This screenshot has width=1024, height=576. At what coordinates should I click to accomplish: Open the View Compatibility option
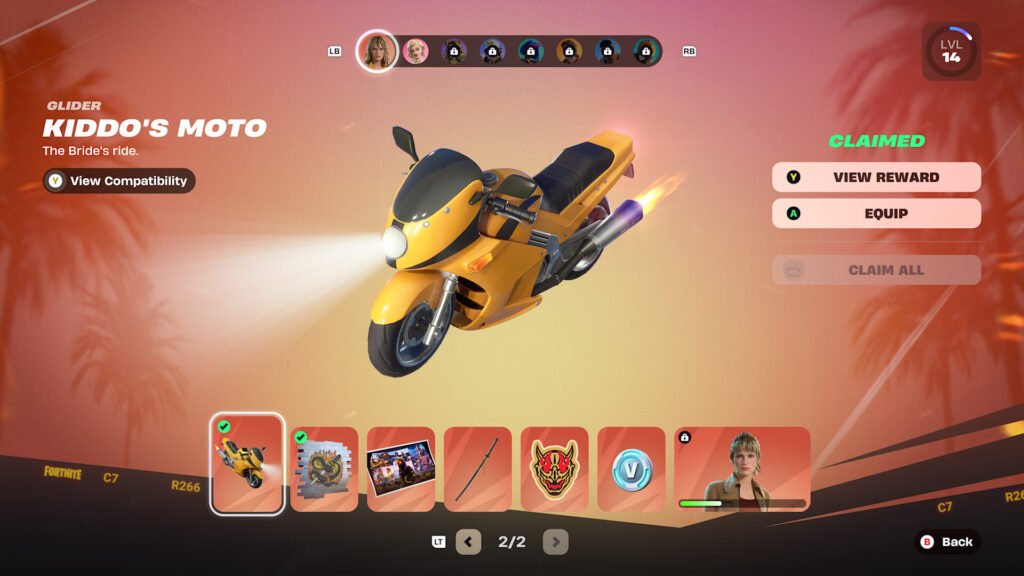point(119,181)
